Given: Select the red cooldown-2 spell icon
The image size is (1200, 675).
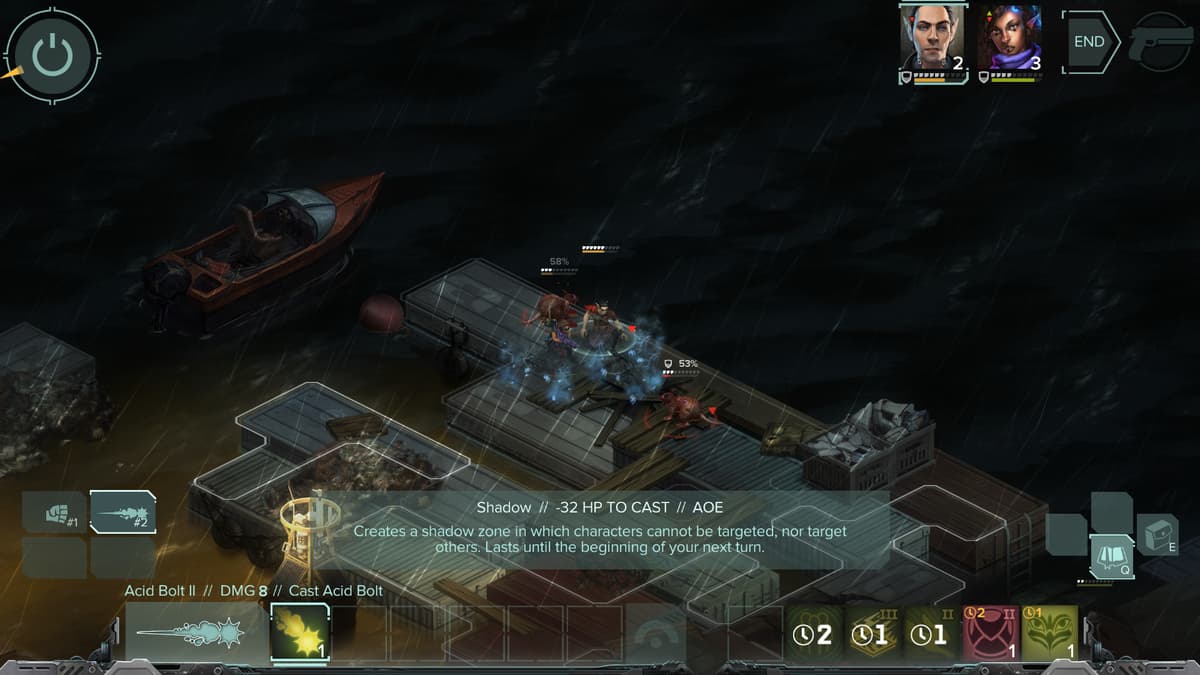Looking at the screenshot, I should 991,634.
